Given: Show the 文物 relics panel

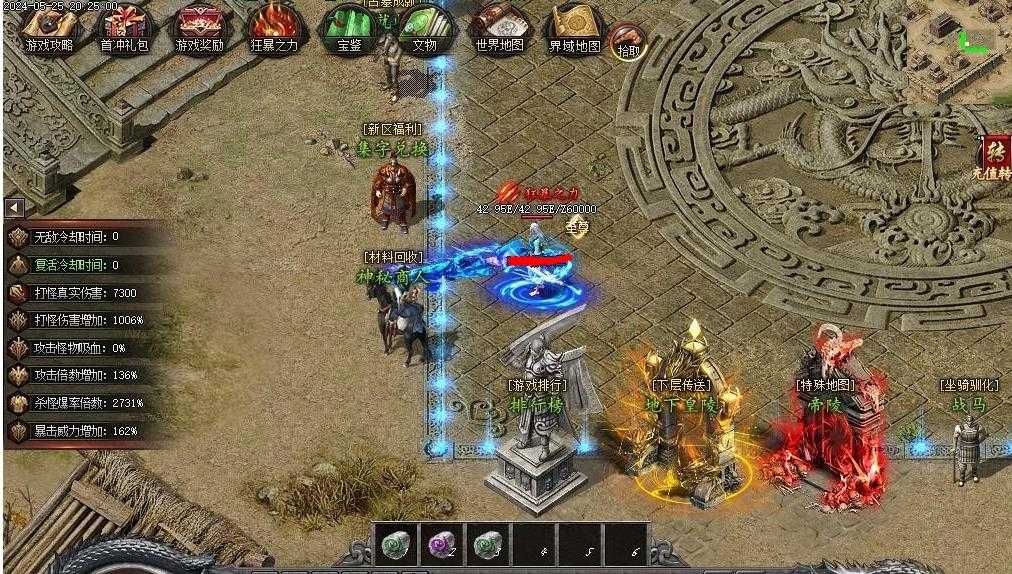Looking at the screenshot, I should tap(424, 28).
